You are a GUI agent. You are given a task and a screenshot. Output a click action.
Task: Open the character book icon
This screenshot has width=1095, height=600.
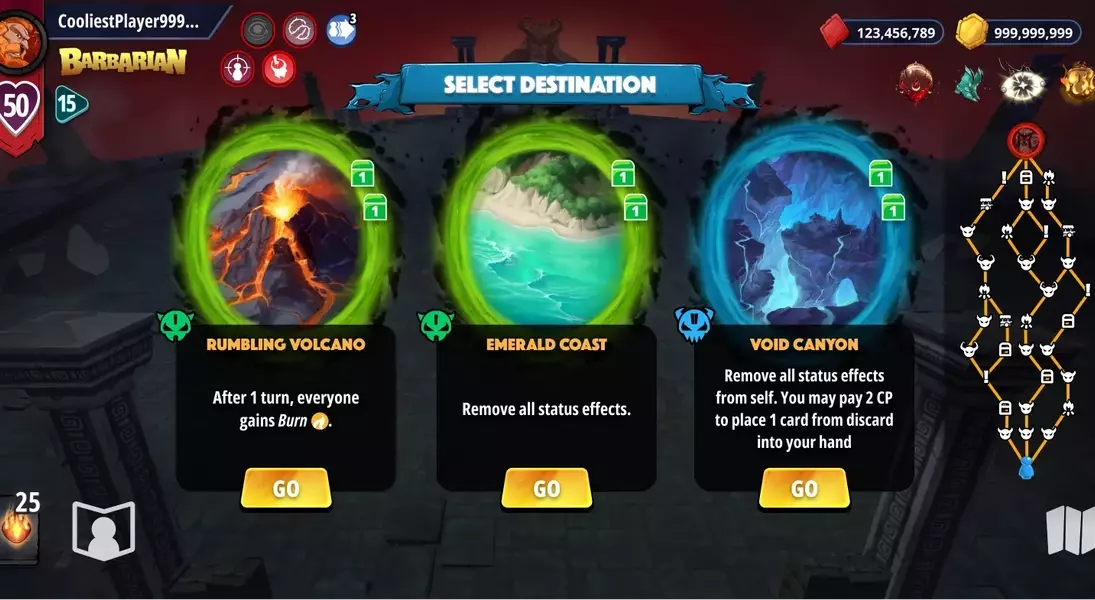(x=103, y=530)
